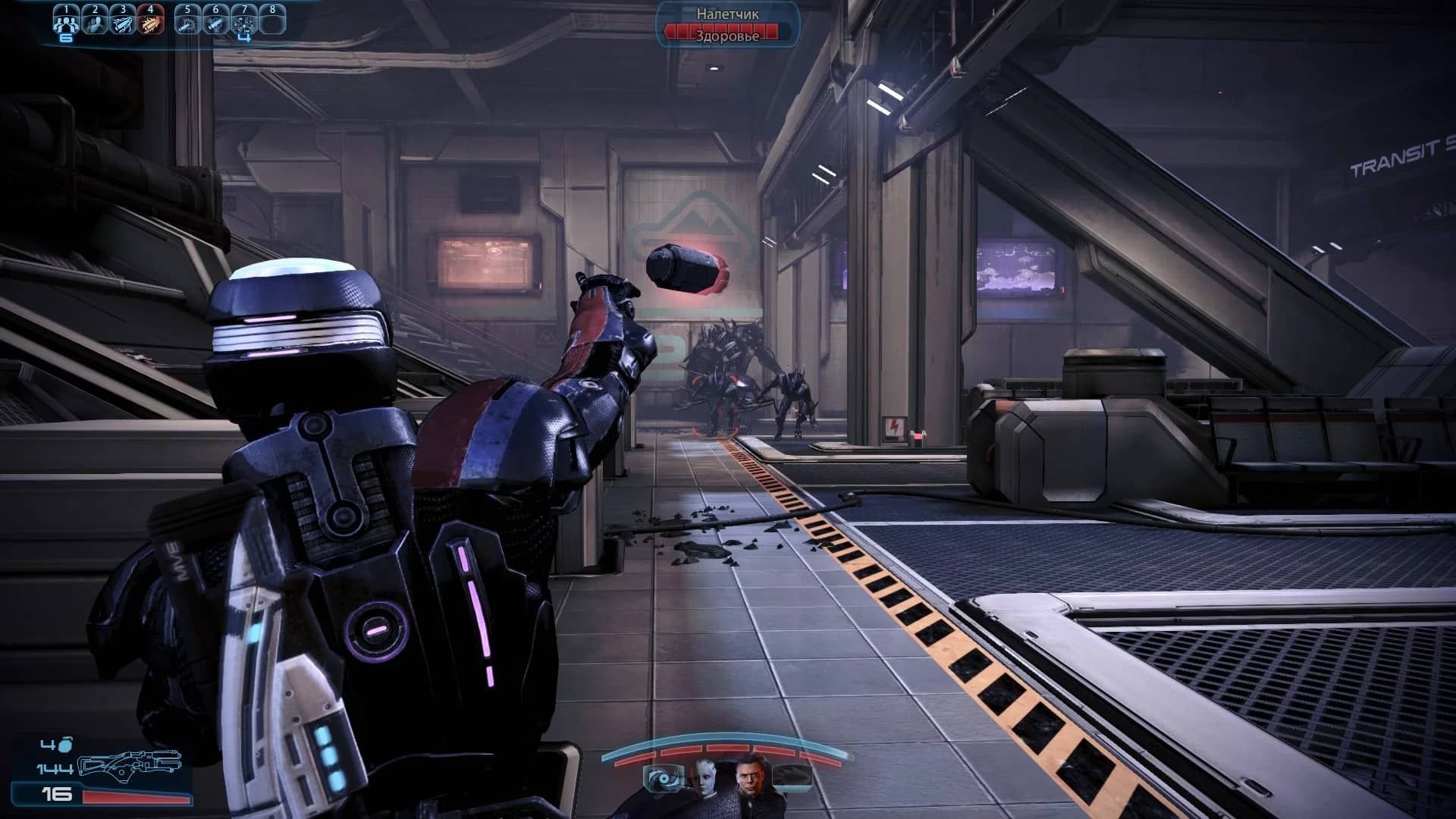The height and width of the screenshot is (819, 1456).
Task: Click the Налетчик enemy name label
Action: [726, 12]
